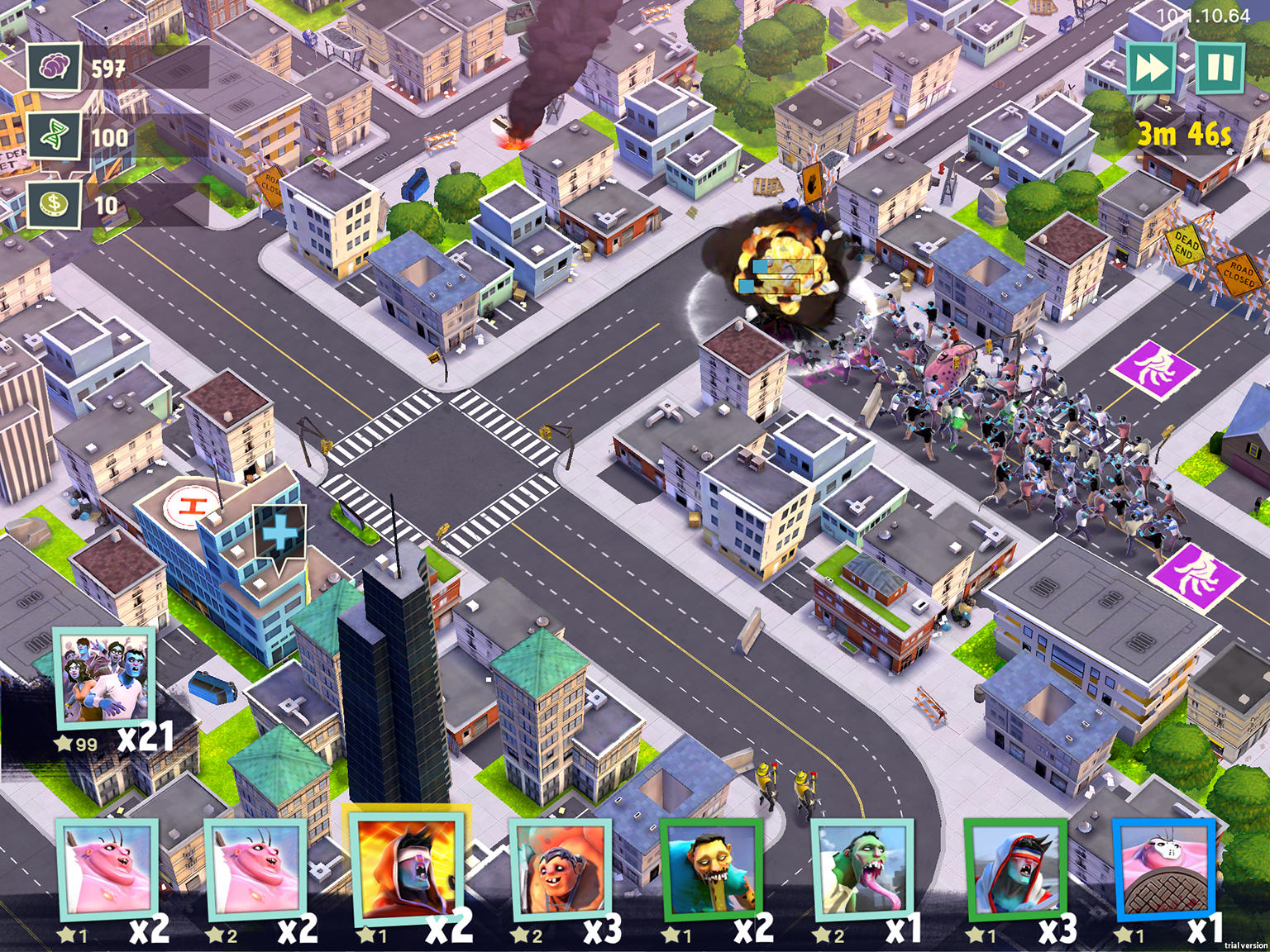Select the fiery hooded zombie card
Screen dimensions: 1270x952
[x=406, y=868]
